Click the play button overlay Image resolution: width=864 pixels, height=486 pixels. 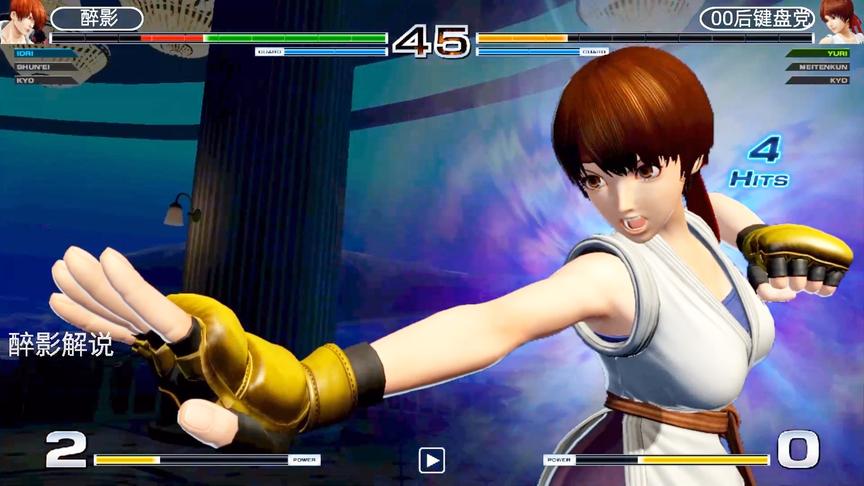[431, 460]
